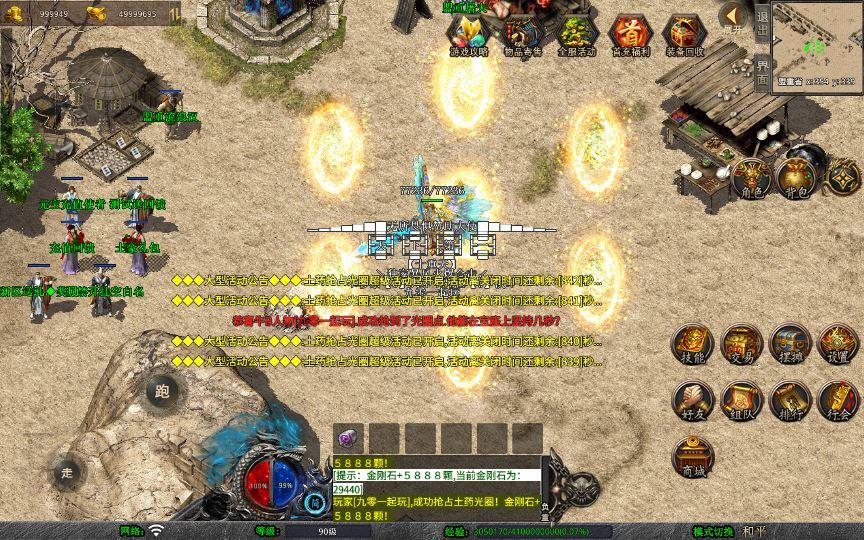This screenshot has height=540, width=864.
Task: Open the 首充福利 first-recharge bonus icon
Action: tap(630, 35)
